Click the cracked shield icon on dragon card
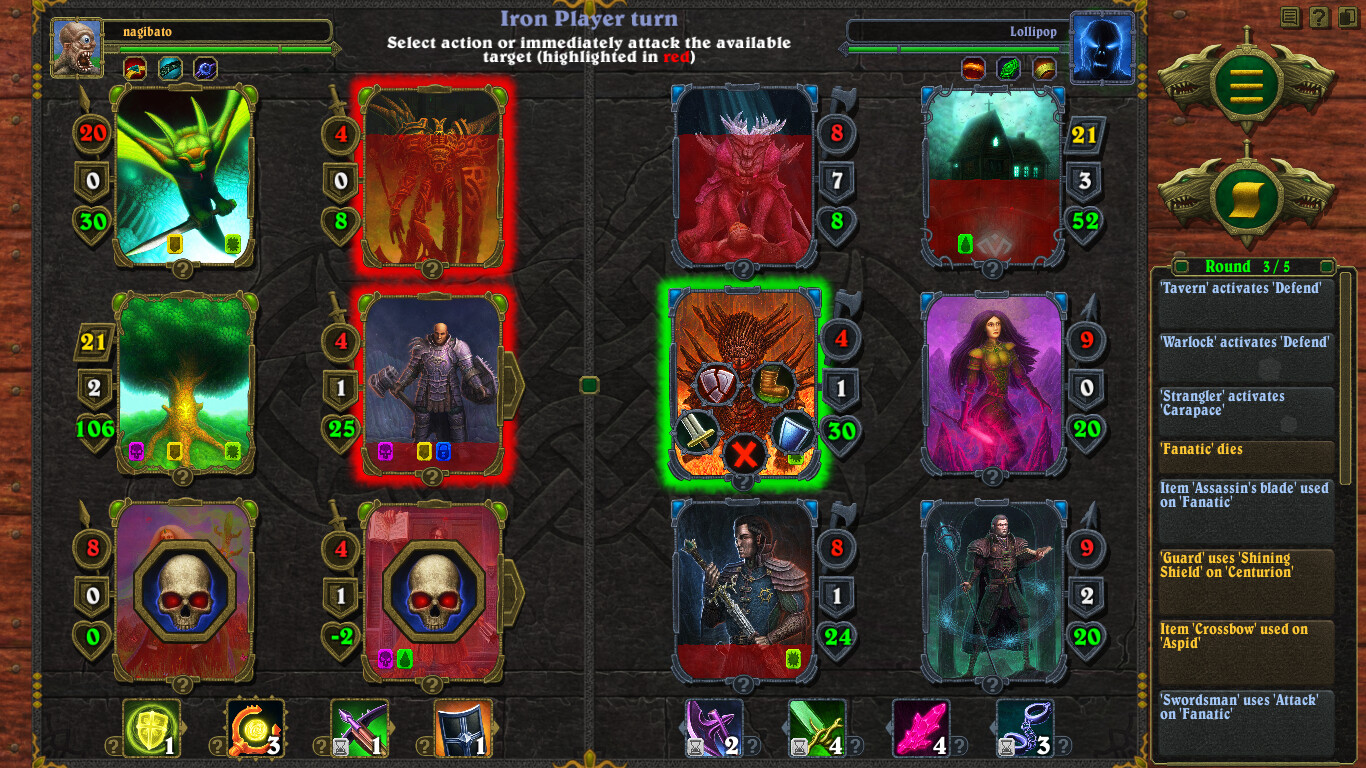Screen dimensions: 1366x768 pos(715,383)
